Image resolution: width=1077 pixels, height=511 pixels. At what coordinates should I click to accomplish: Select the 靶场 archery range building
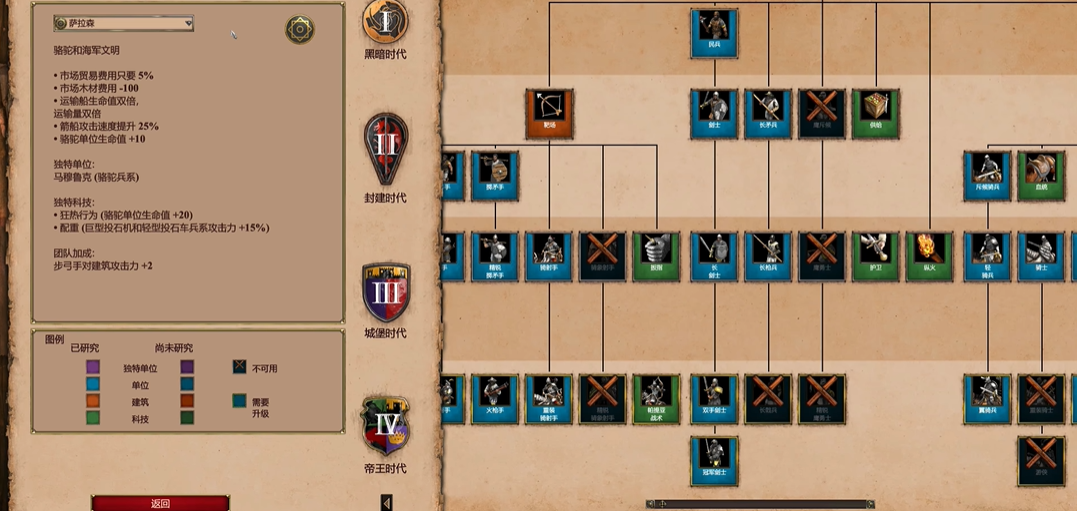pos(549,113)
